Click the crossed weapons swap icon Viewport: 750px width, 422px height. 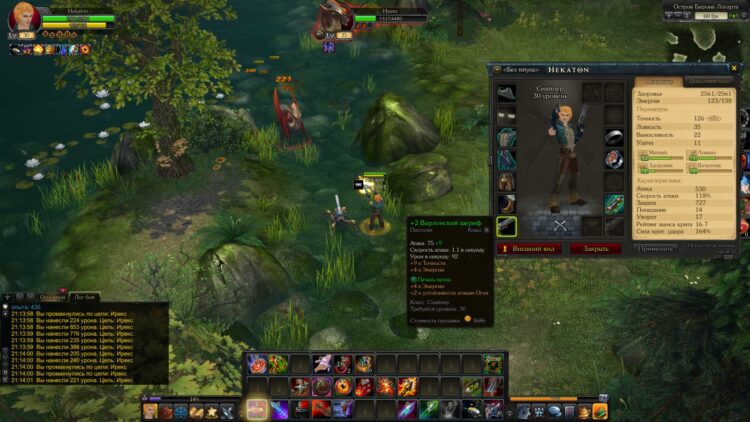tap(560, 225)
